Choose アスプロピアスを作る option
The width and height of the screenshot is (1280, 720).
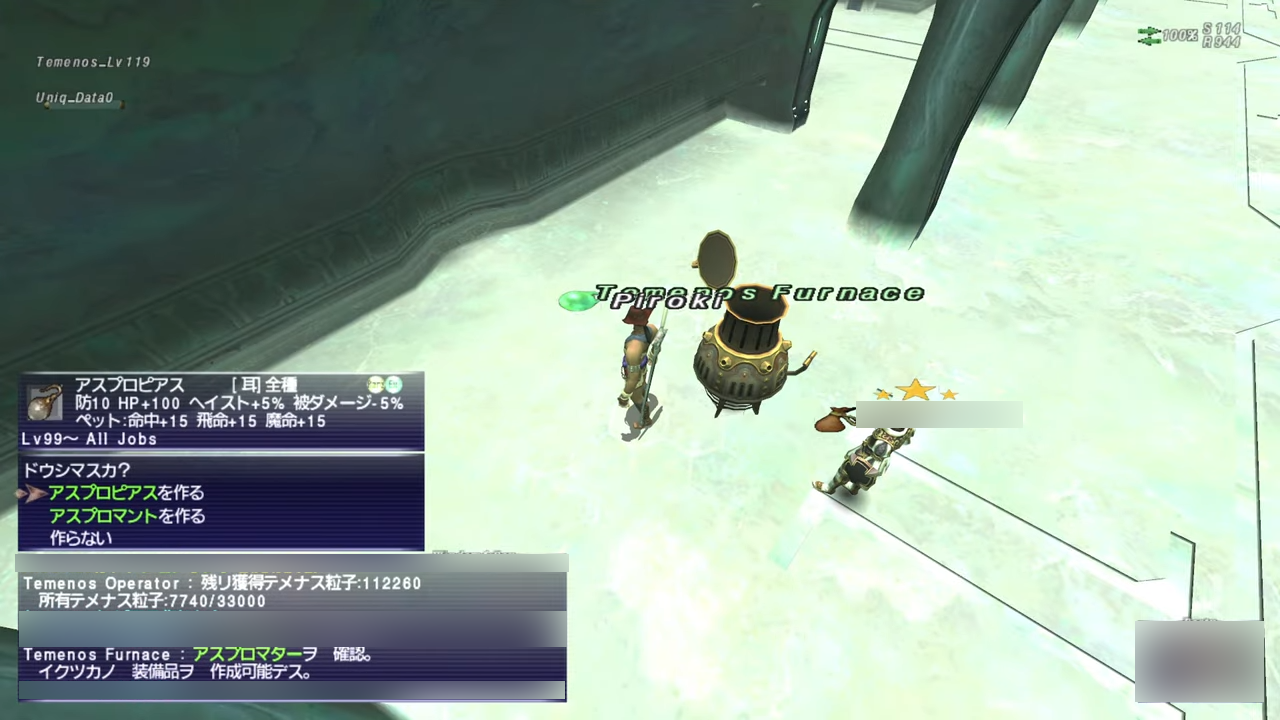(x=126, y=493)
